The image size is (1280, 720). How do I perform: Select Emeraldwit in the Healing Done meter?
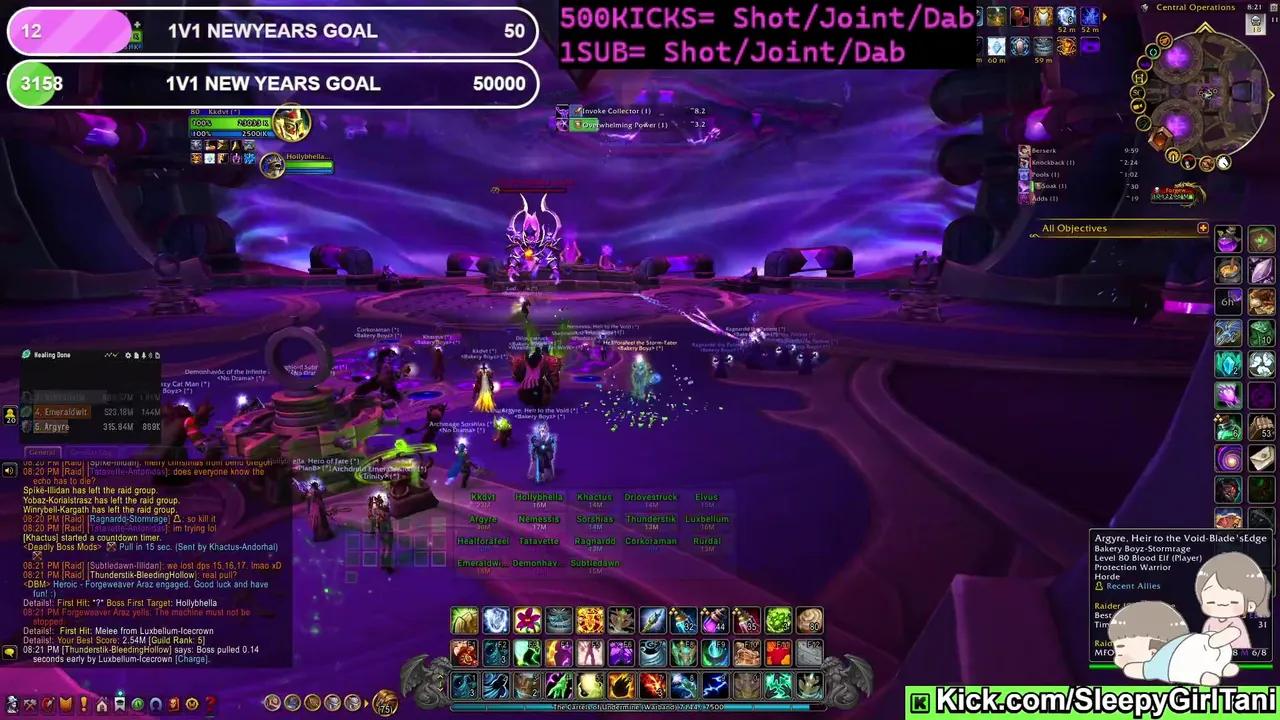point(62,412)
